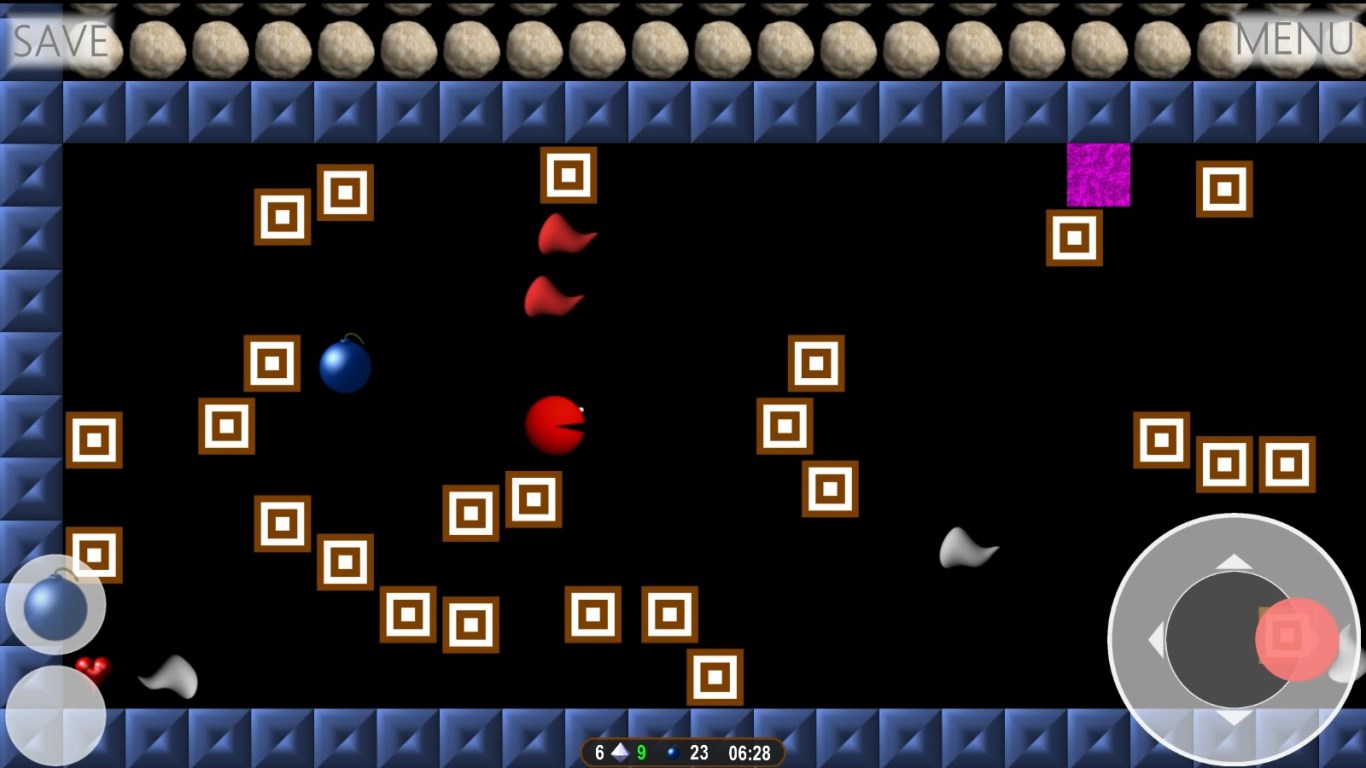Move down with the joystick's down arrow
1366x768 pixels.
coord(1234,717)
